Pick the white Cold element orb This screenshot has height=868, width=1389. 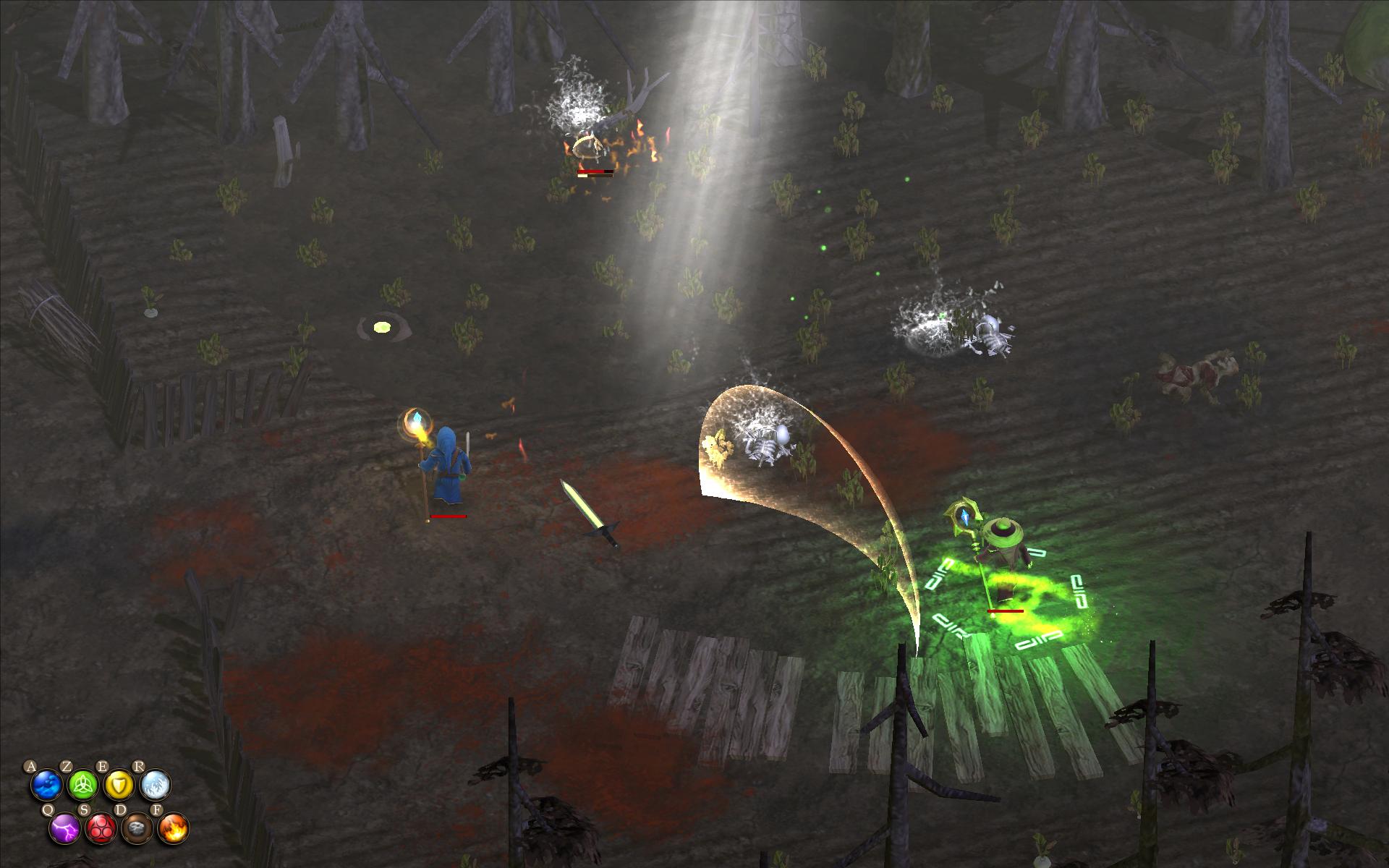tap(156, 786)
